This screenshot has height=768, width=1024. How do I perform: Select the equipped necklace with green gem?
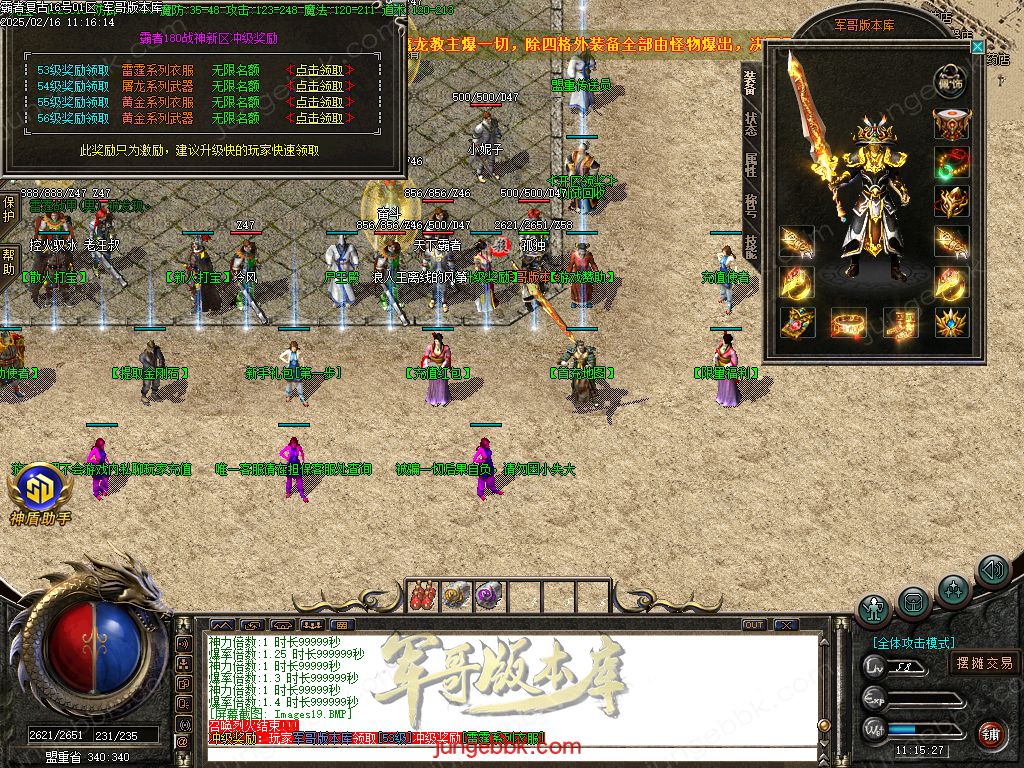click(x=951, y=163)
